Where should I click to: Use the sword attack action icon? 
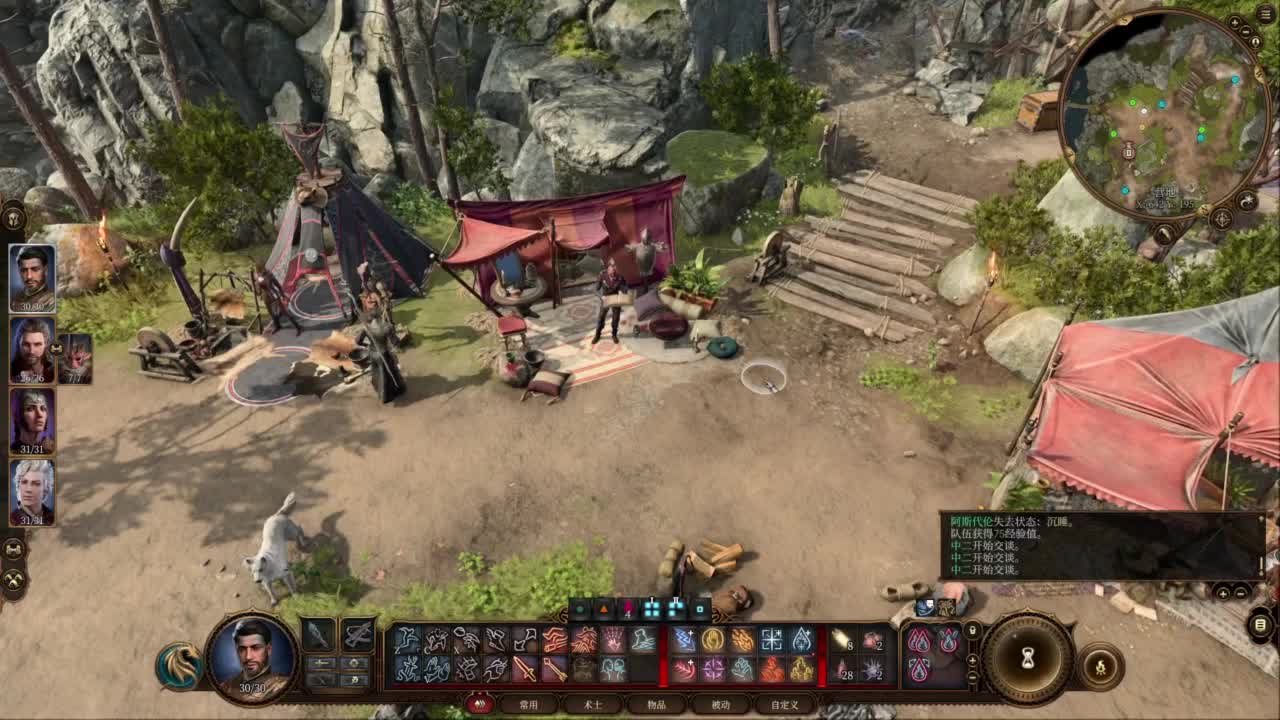525,669
